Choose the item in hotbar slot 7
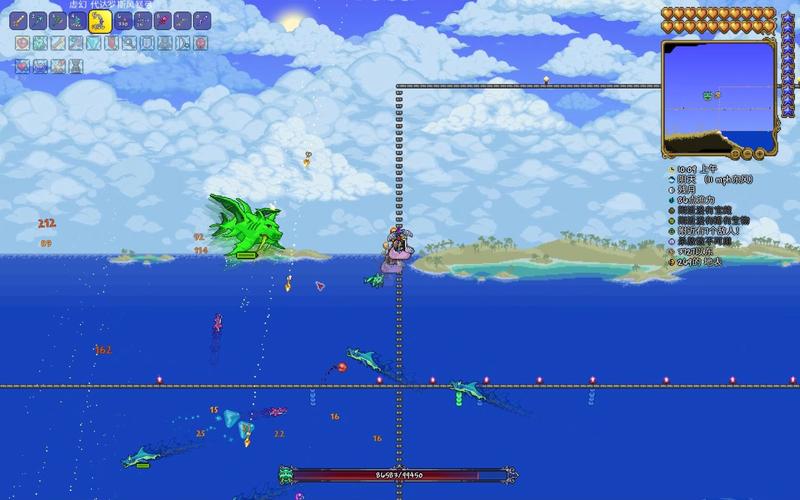 point(143,21)
